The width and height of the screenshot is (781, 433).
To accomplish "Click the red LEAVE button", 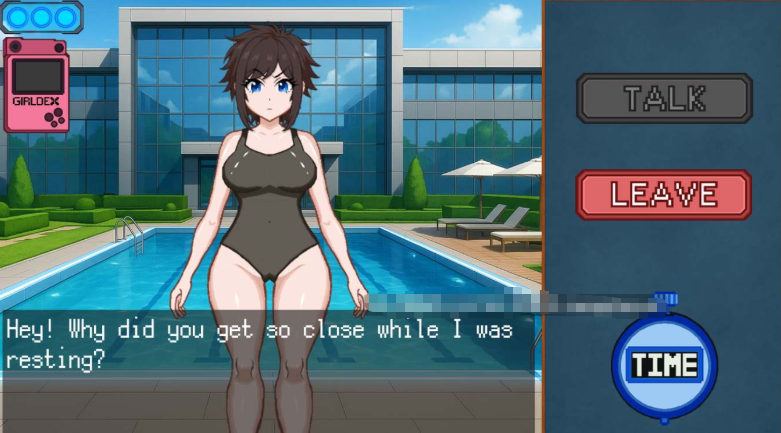I will coord(663,194).
